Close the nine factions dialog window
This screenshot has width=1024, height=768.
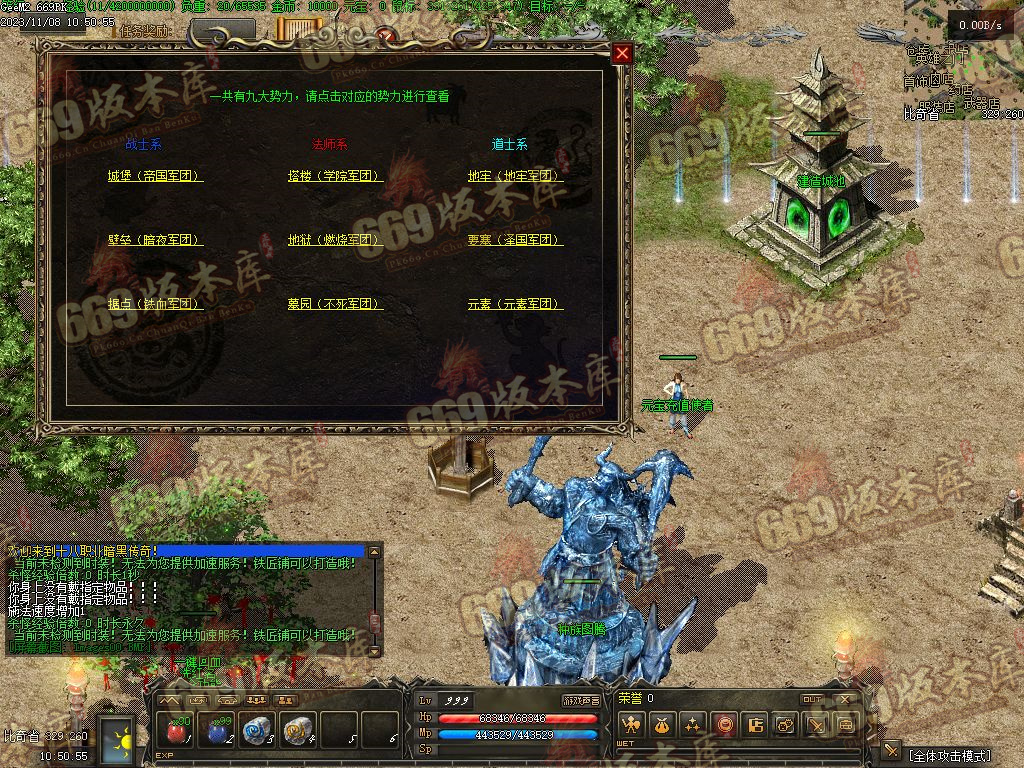point(622,53)
